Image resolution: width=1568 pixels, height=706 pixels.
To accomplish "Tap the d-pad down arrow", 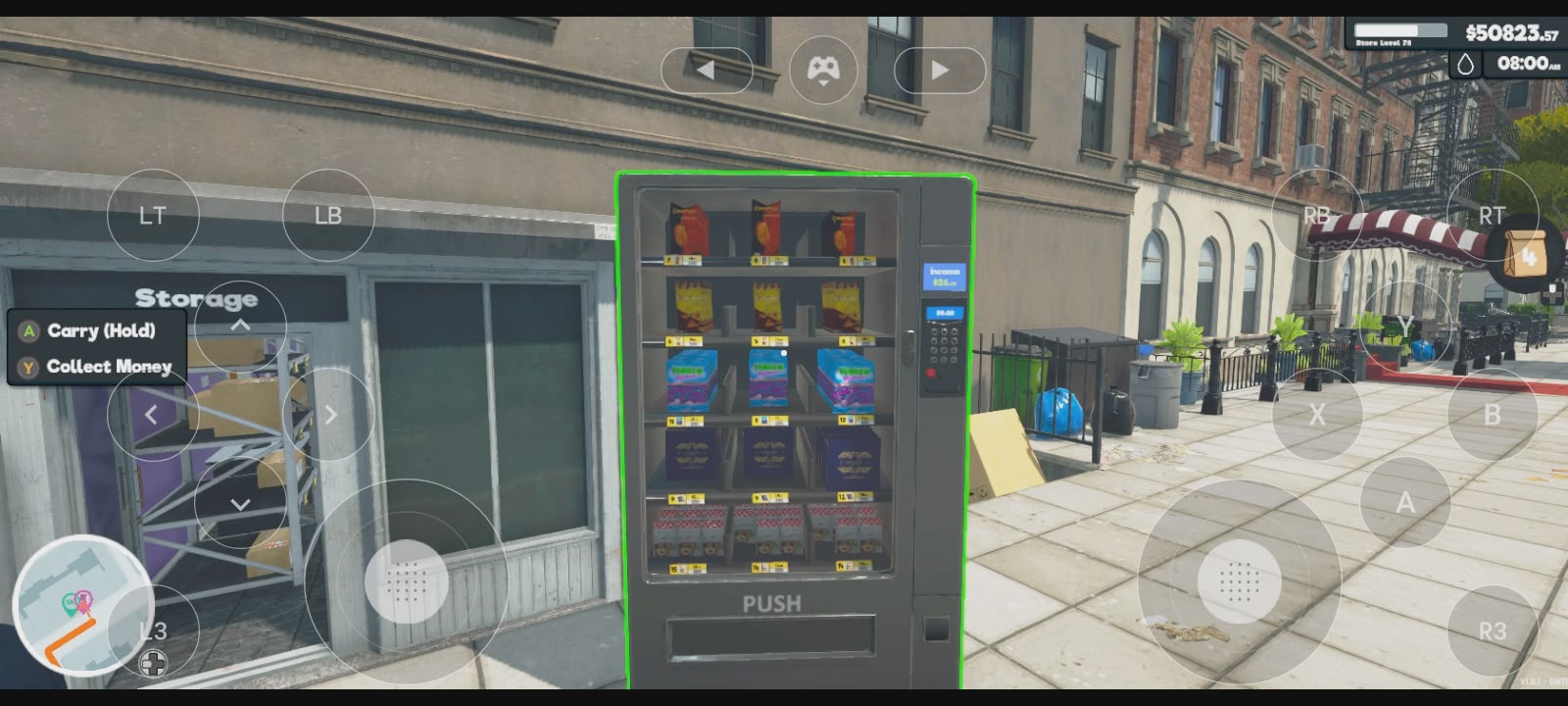I will coord(240,503).
